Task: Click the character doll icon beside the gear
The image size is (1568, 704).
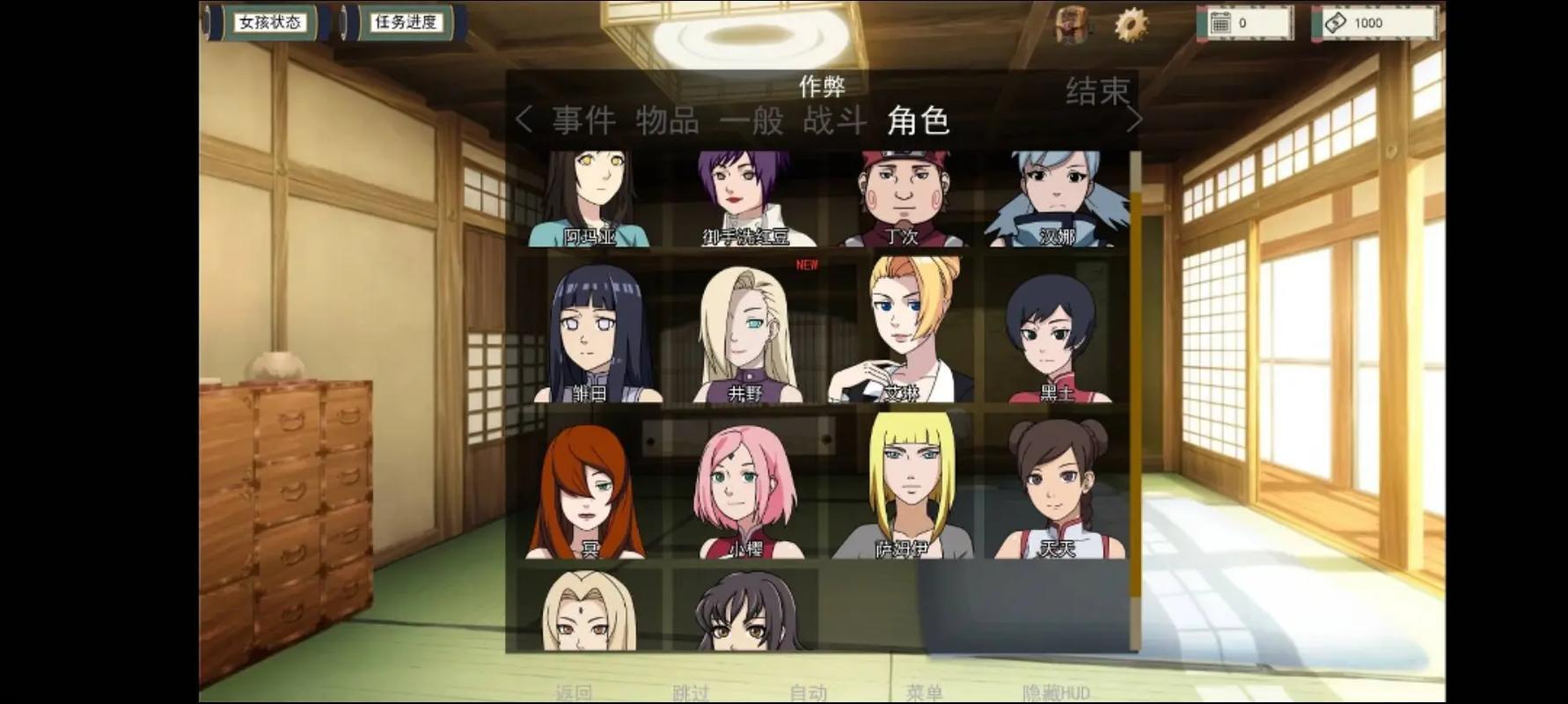Action: pyautogui.click(x=1070, y=26)
